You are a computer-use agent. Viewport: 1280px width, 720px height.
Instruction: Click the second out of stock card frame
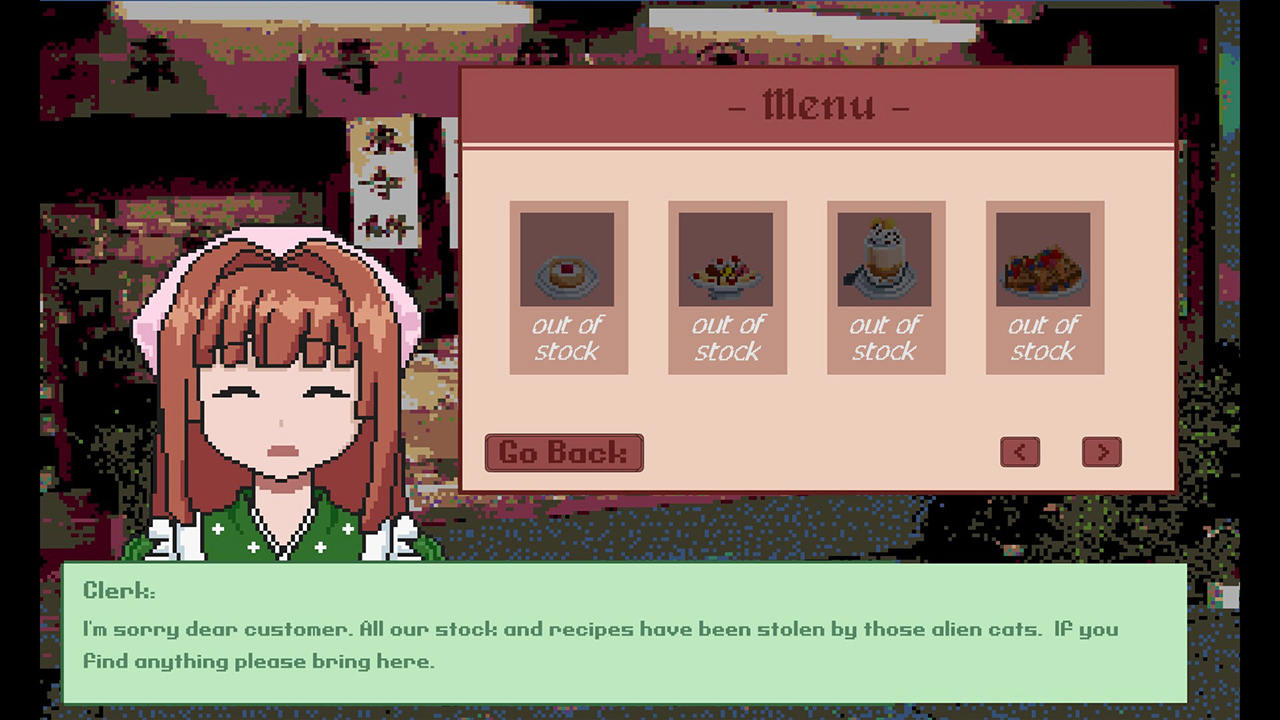click(x=727, y=289)
